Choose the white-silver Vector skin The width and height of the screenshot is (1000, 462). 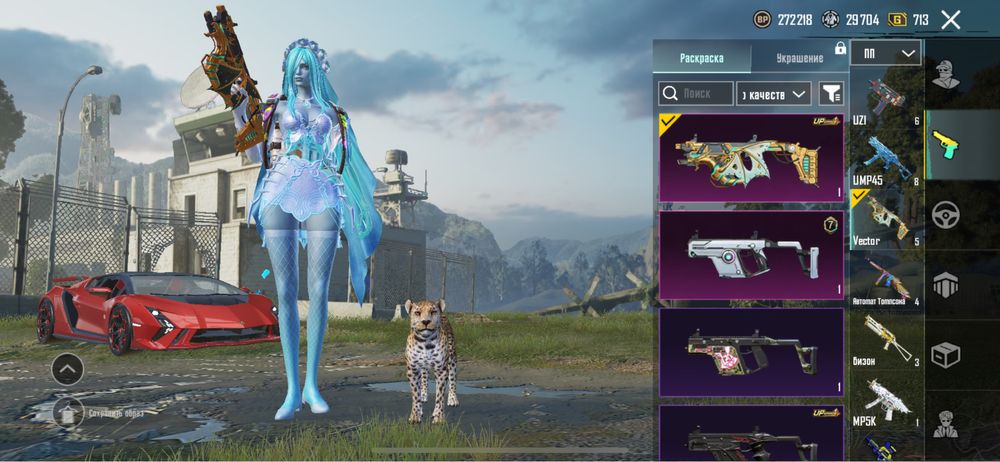coord(751,255)
